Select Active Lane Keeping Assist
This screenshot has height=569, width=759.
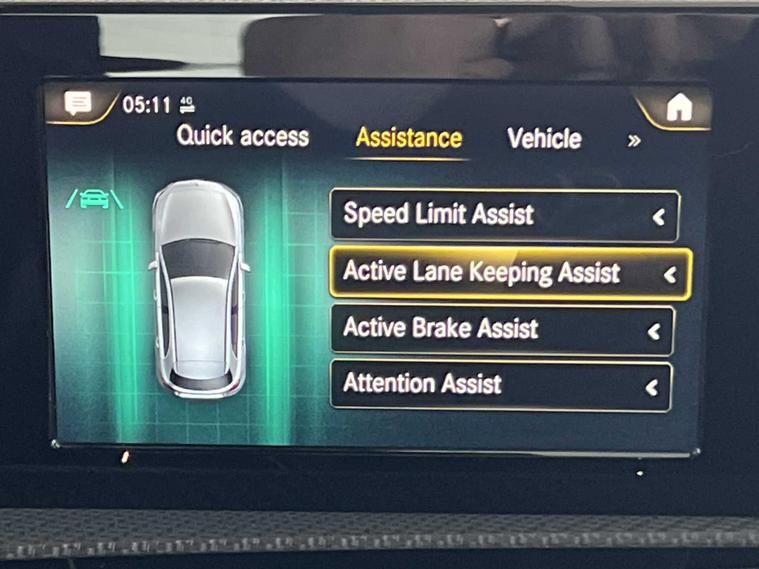(x=508, y=273)
